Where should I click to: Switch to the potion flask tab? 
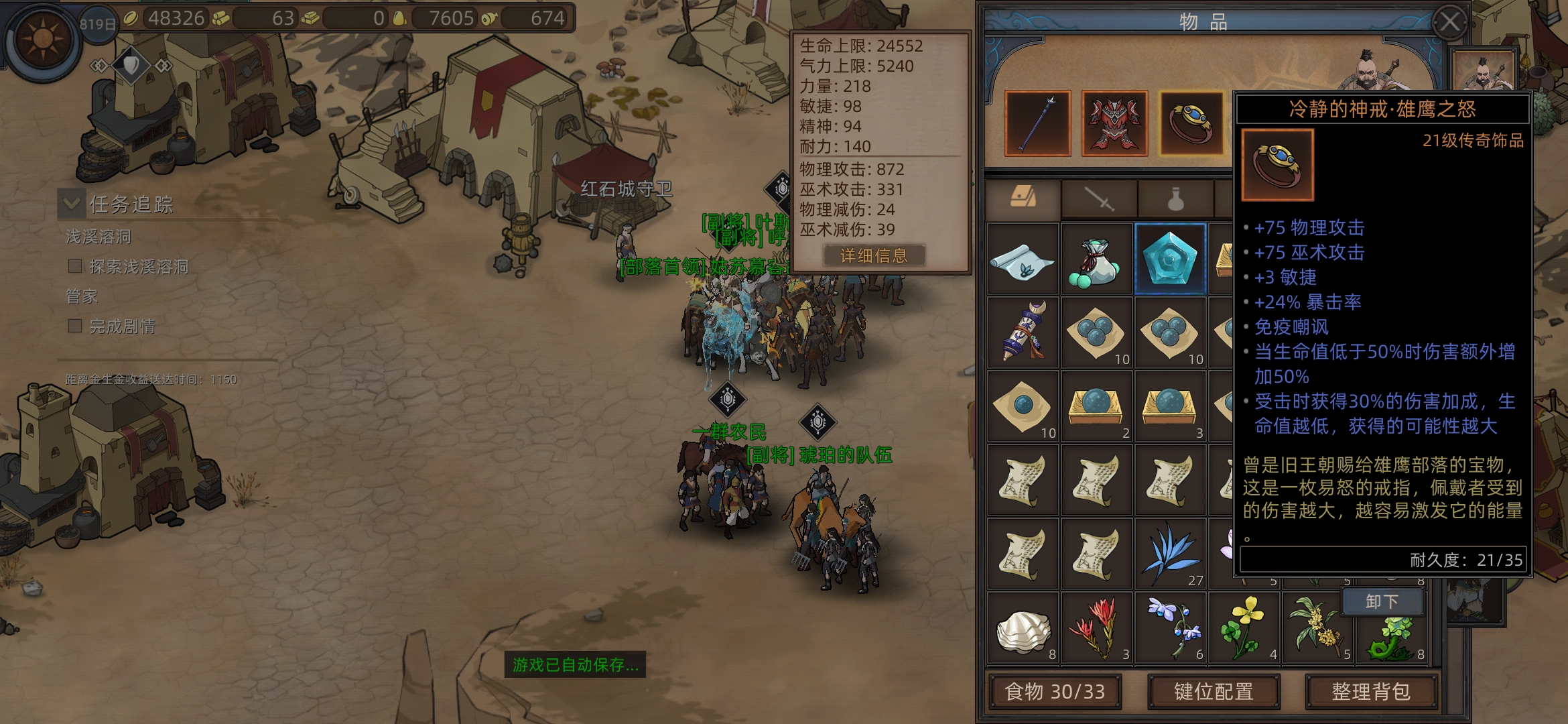coord(1175,199)
